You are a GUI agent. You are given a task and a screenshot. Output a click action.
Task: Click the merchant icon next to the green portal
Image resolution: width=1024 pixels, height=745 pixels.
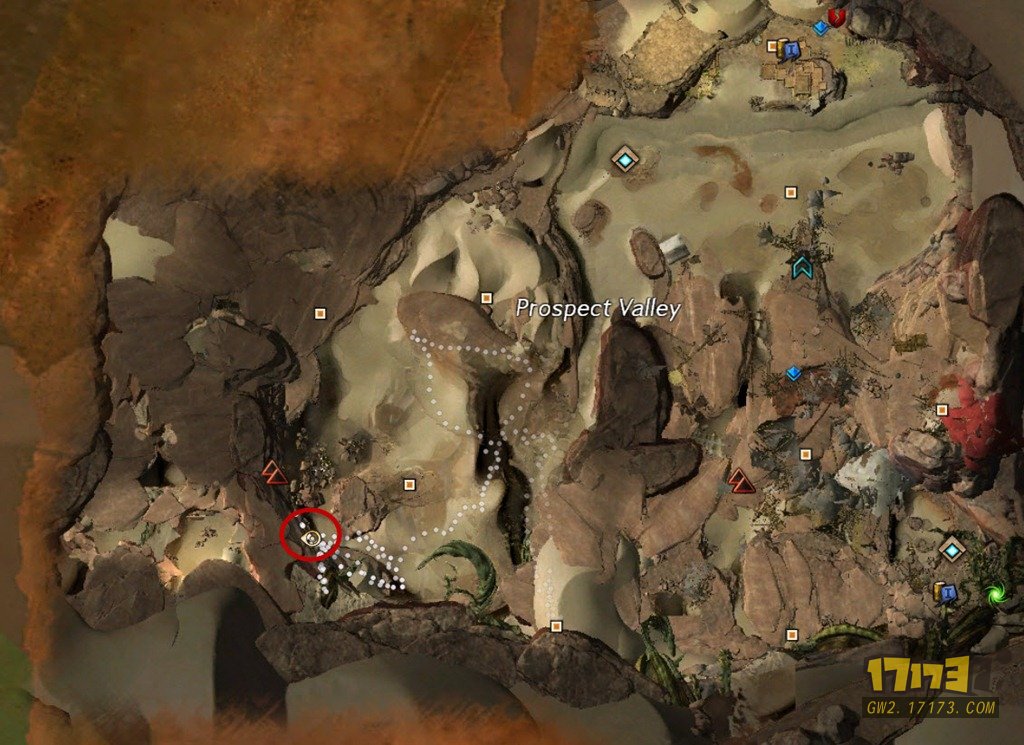tap(946, 592)
